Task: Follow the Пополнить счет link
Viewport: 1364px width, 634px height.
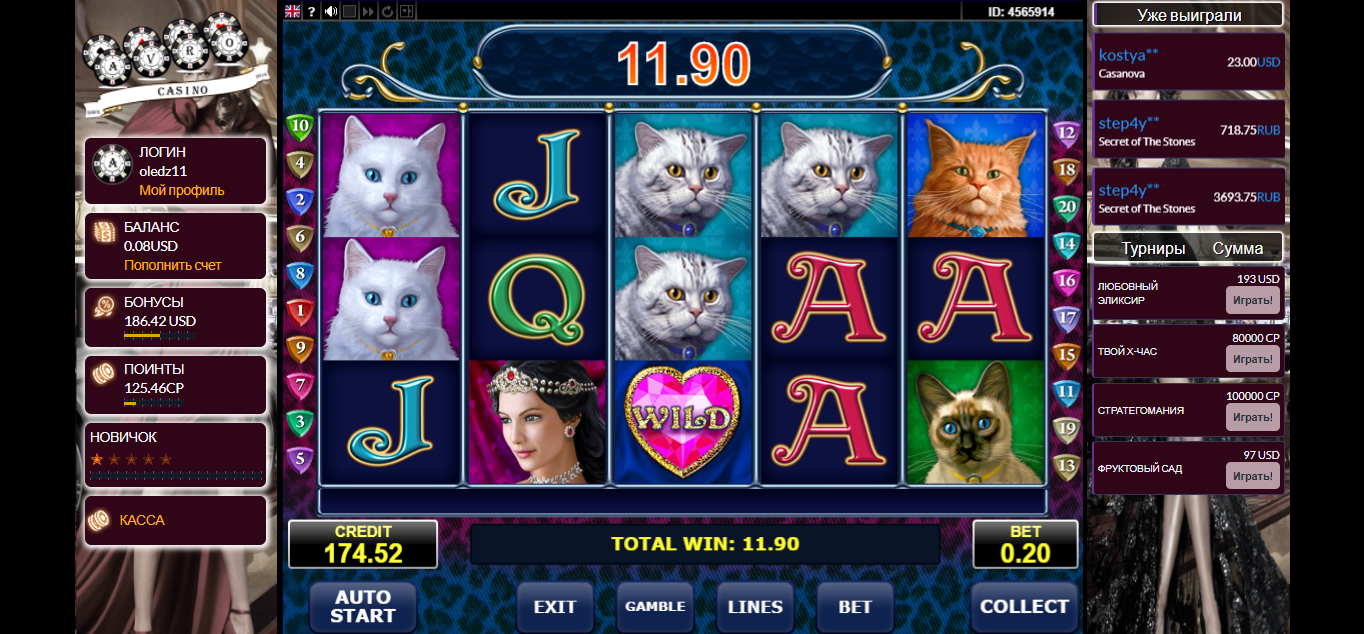Action: [x=172, y=265]
